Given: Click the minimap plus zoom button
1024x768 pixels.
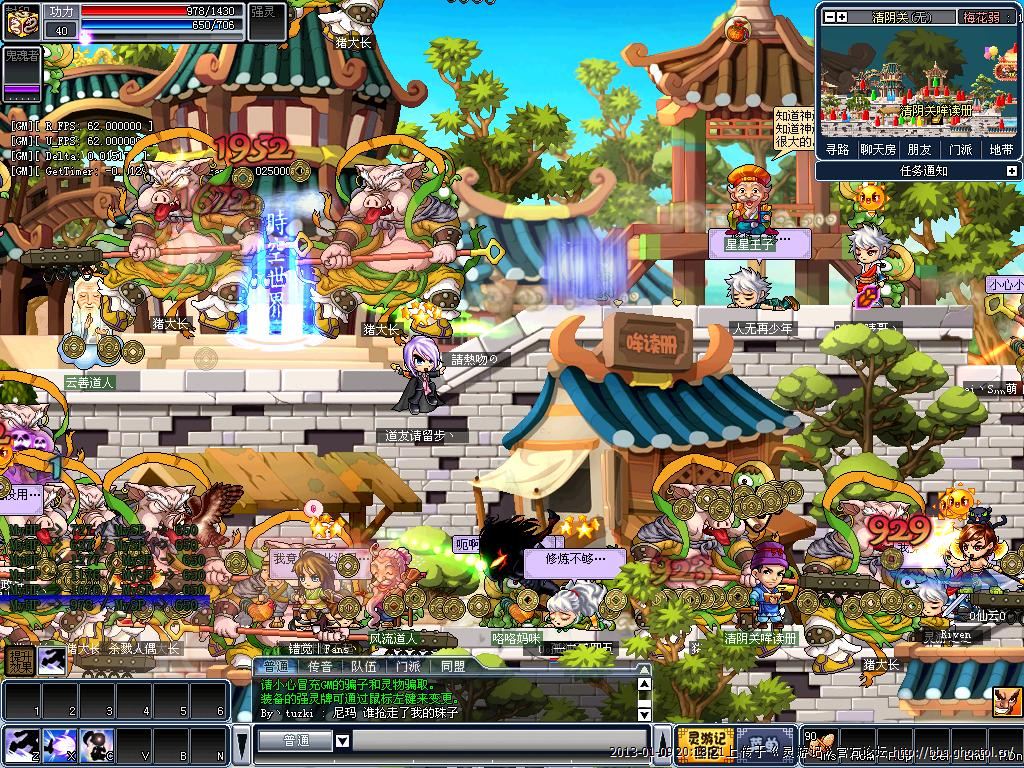Looking at the screenshot, I should (x=842, y=17).
